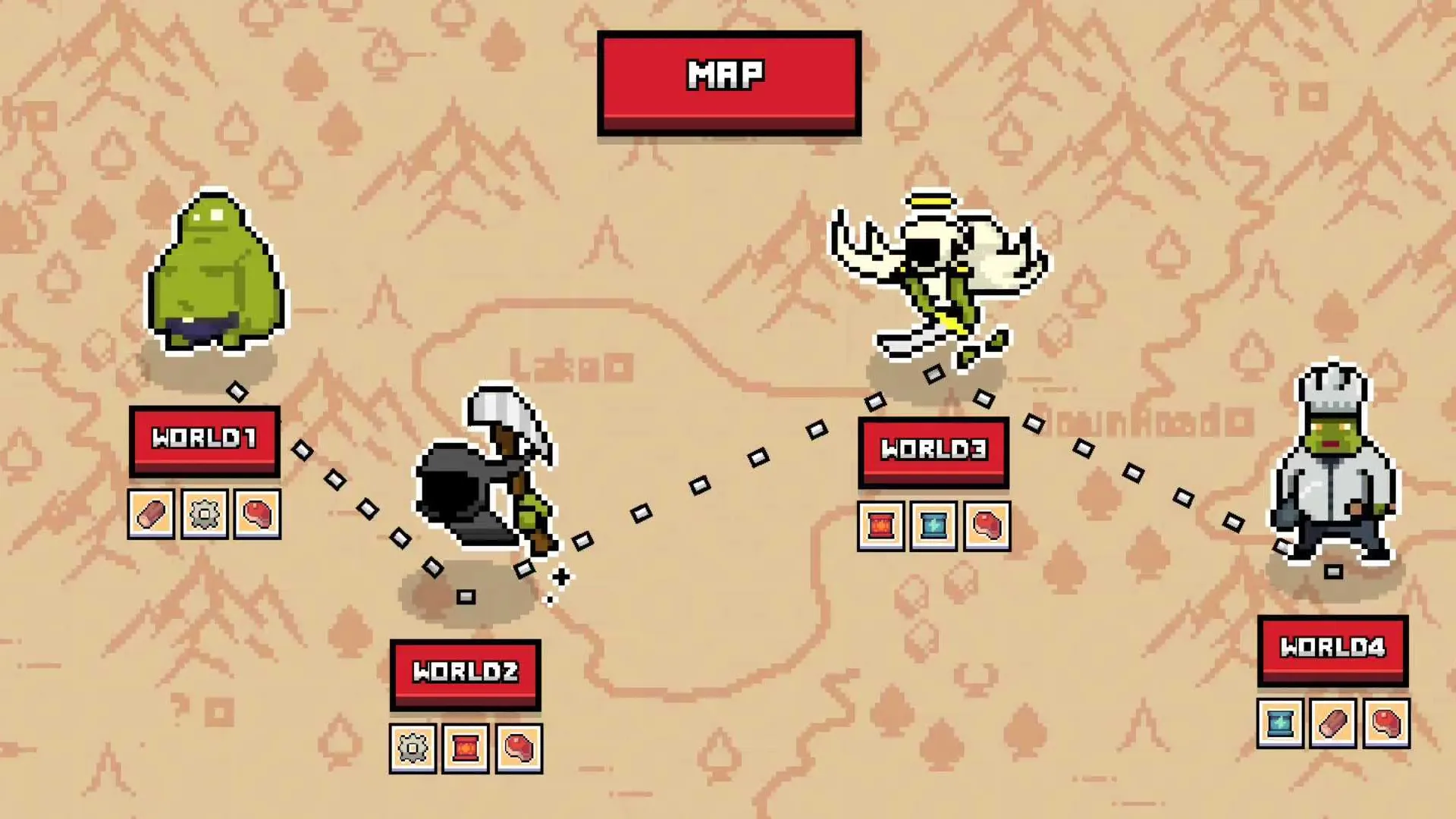Select the fire scroll reward under World 3
Viewport: 1456px width, 819px height.
click(881, 525)
